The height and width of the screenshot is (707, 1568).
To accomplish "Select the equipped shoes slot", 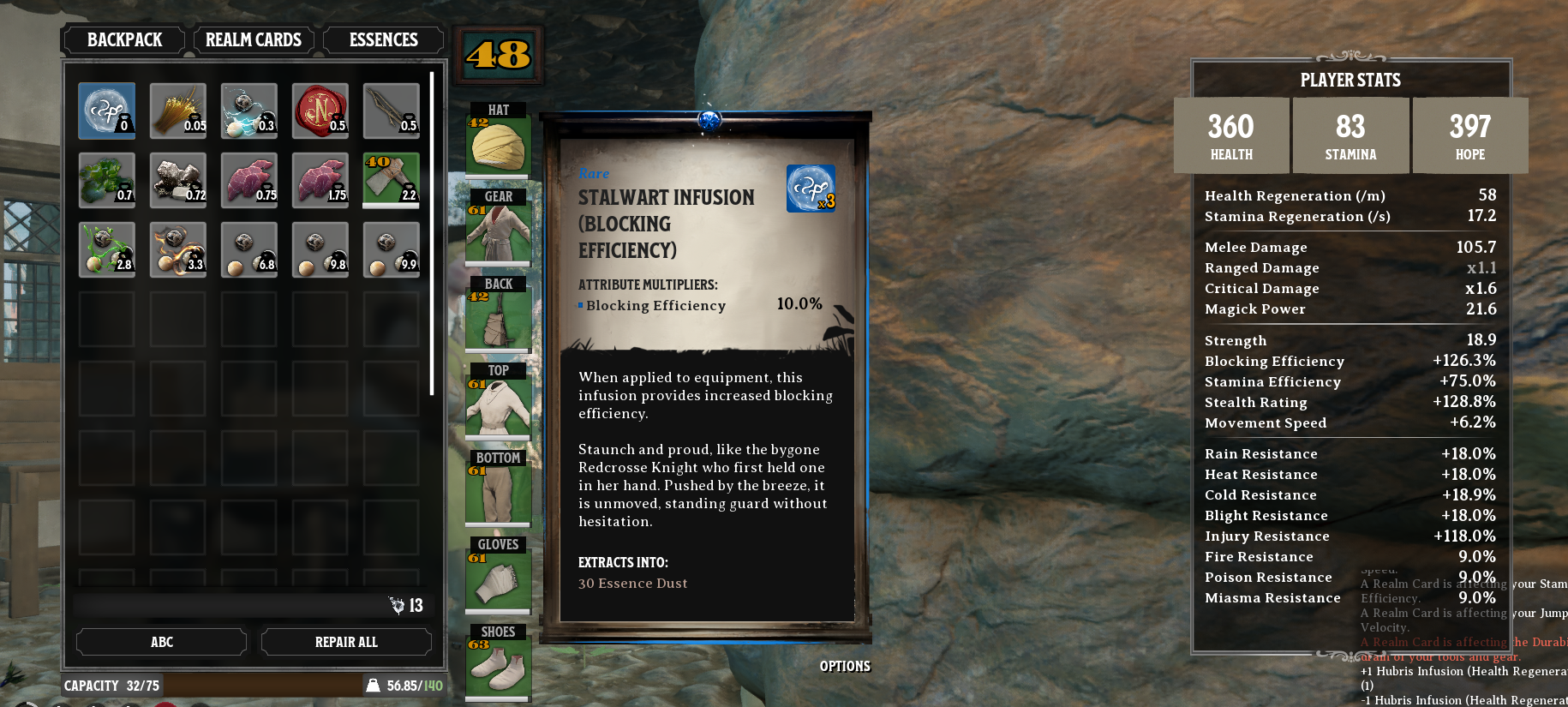I will coord(498,667).
